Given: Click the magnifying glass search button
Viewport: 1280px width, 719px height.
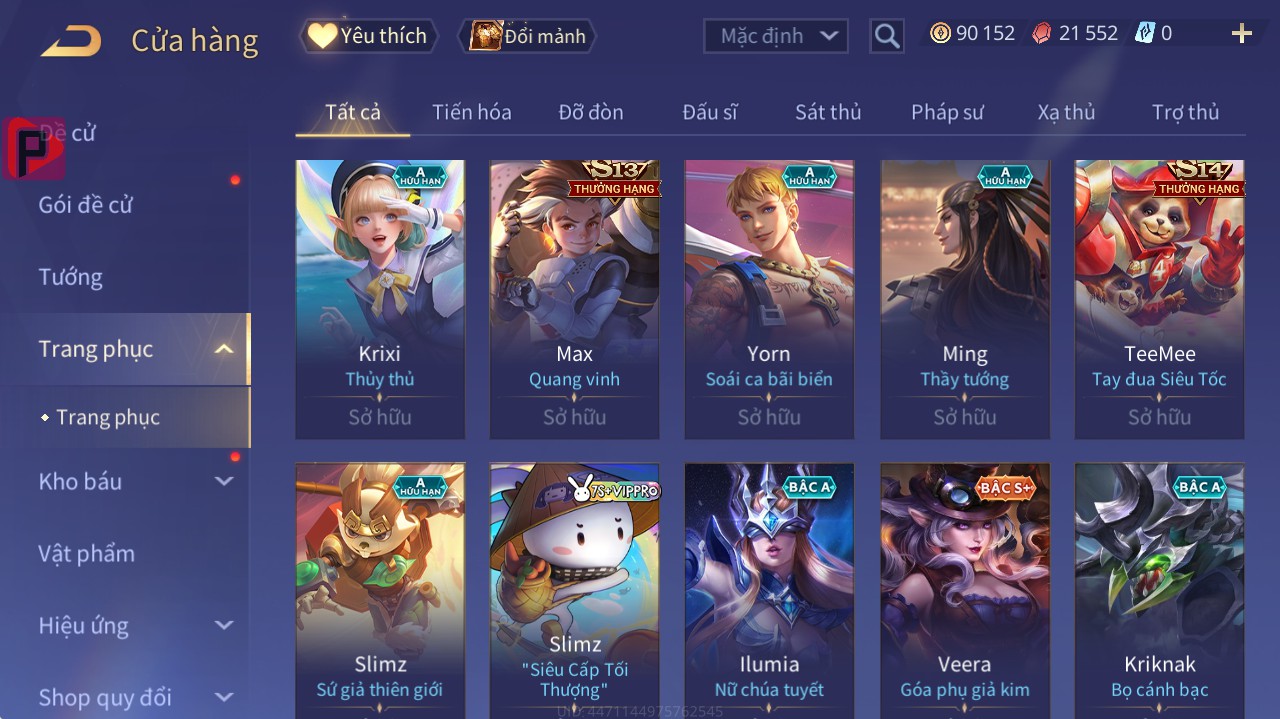Looking at the screenshot, I should point(886,37).
